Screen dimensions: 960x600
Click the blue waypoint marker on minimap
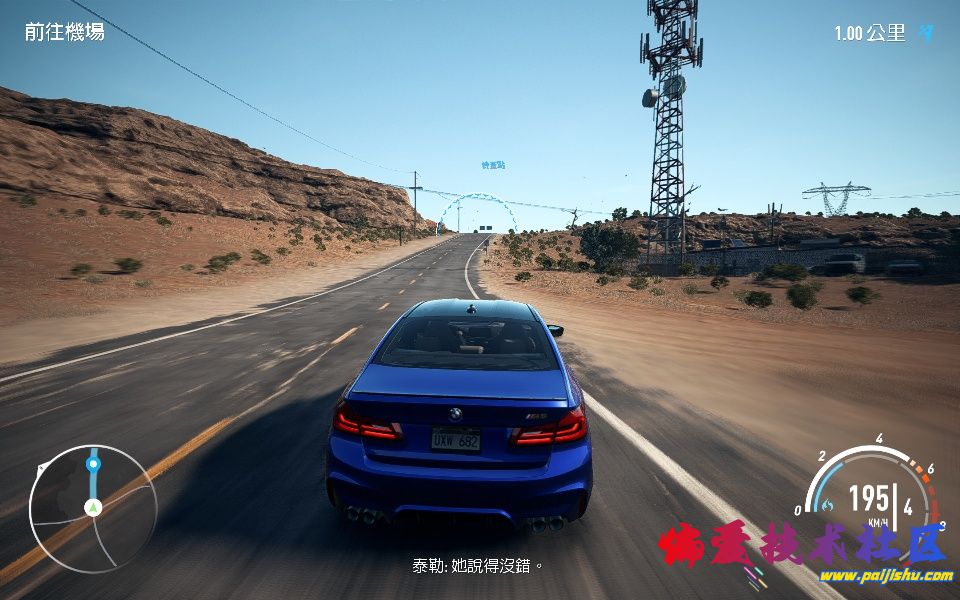93,464
